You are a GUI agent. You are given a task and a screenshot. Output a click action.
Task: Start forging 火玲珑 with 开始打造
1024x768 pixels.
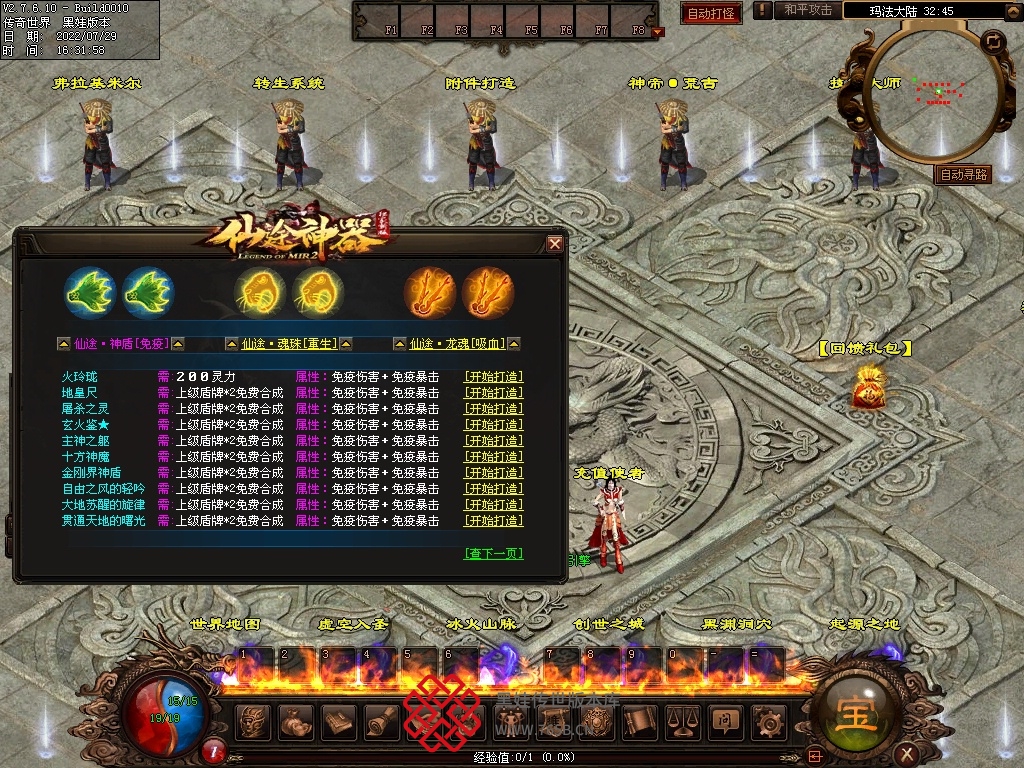[493, 377]
